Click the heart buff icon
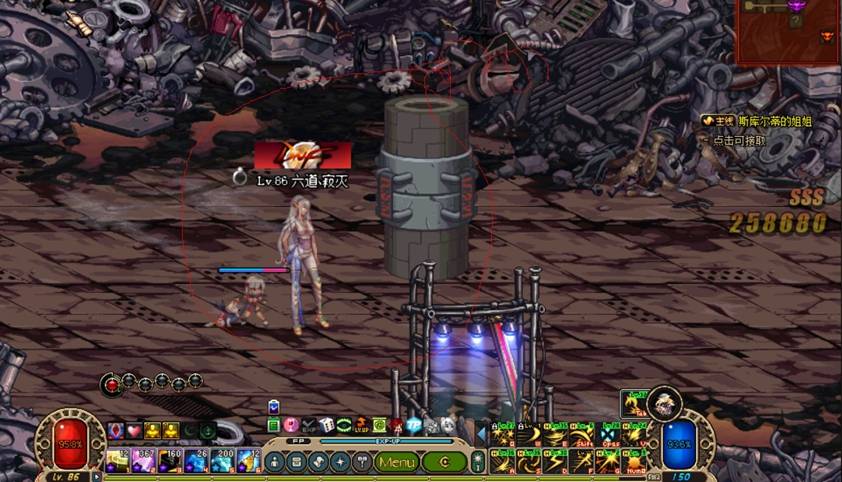This screenshot has width=842, height=482. point(133,430)
